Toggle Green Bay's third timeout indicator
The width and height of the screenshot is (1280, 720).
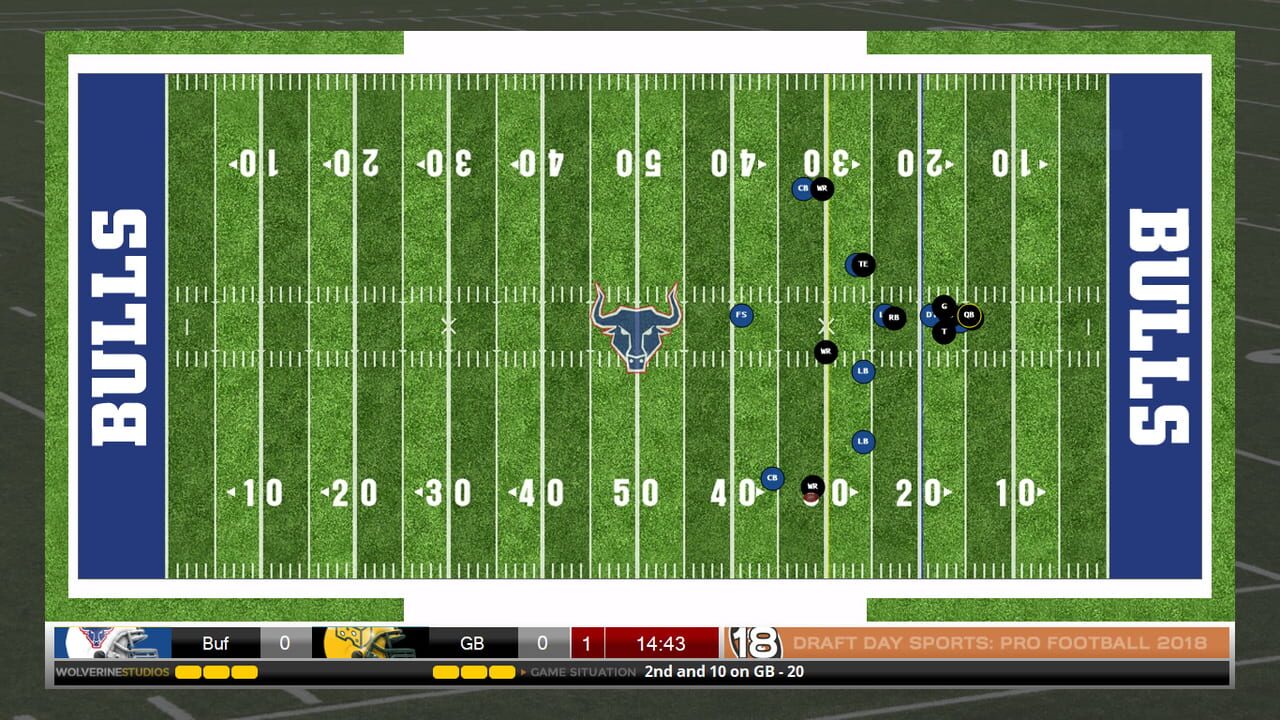[x=501, y=673]
